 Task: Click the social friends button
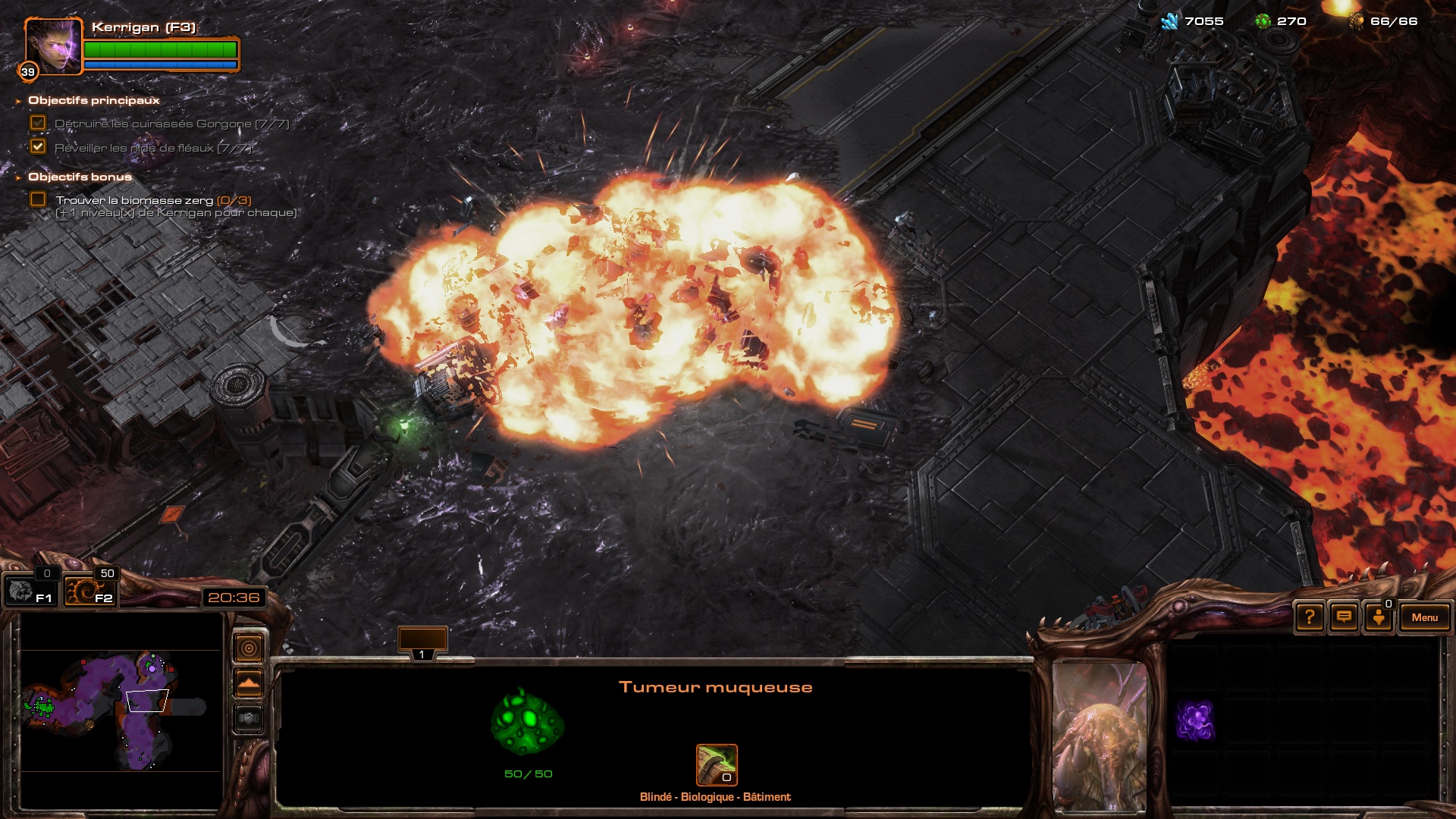coord(1379,617)
